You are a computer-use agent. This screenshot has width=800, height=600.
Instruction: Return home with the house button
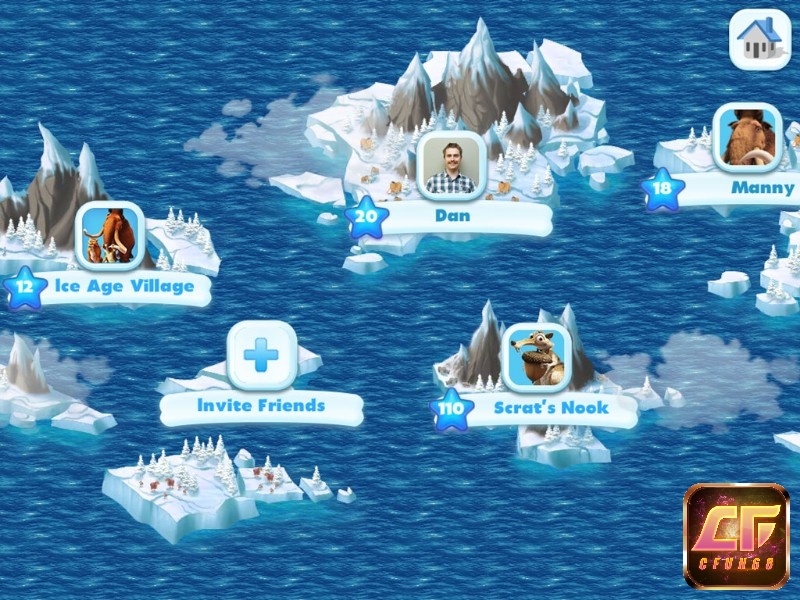coord(759,38)
